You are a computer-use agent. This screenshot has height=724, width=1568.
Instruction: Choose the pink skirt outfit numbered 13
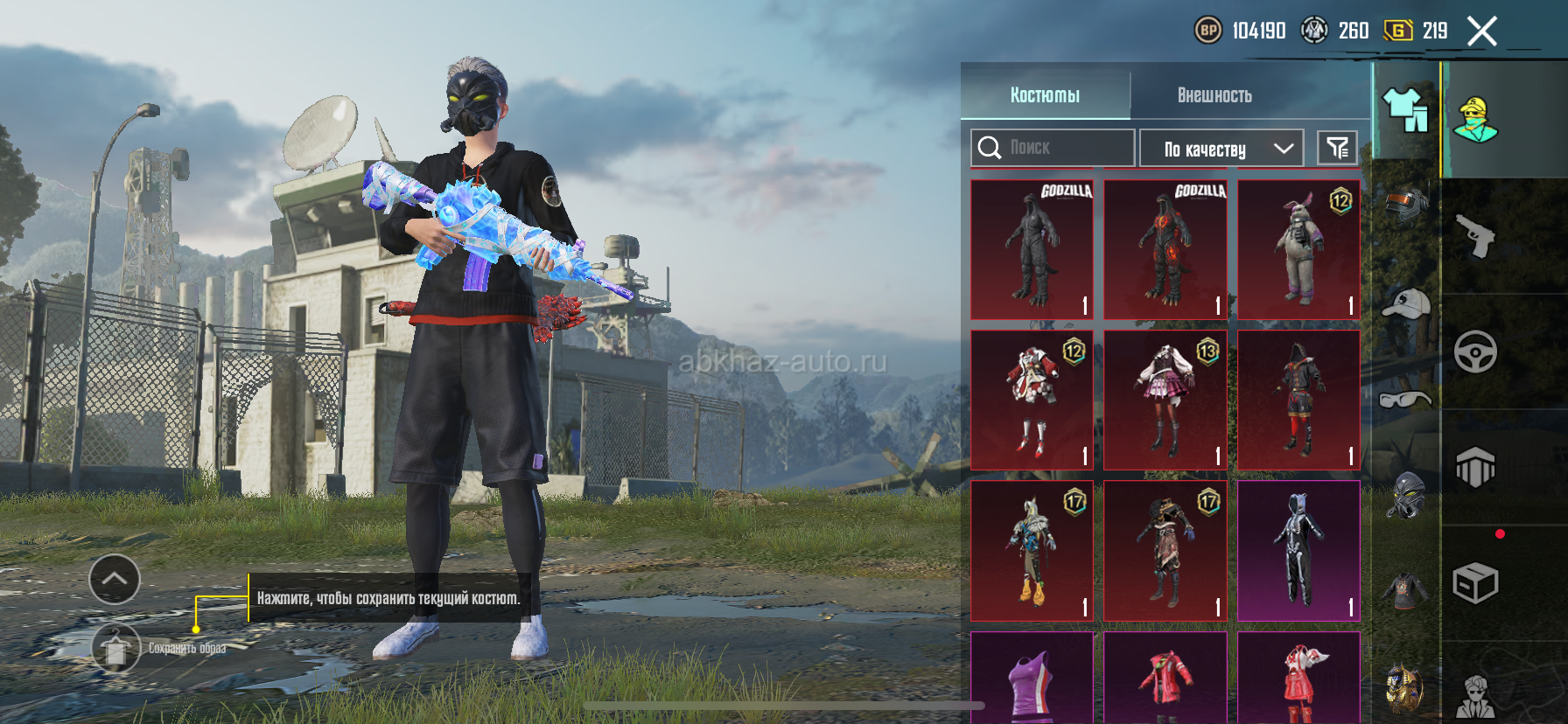coord(1165,400)
